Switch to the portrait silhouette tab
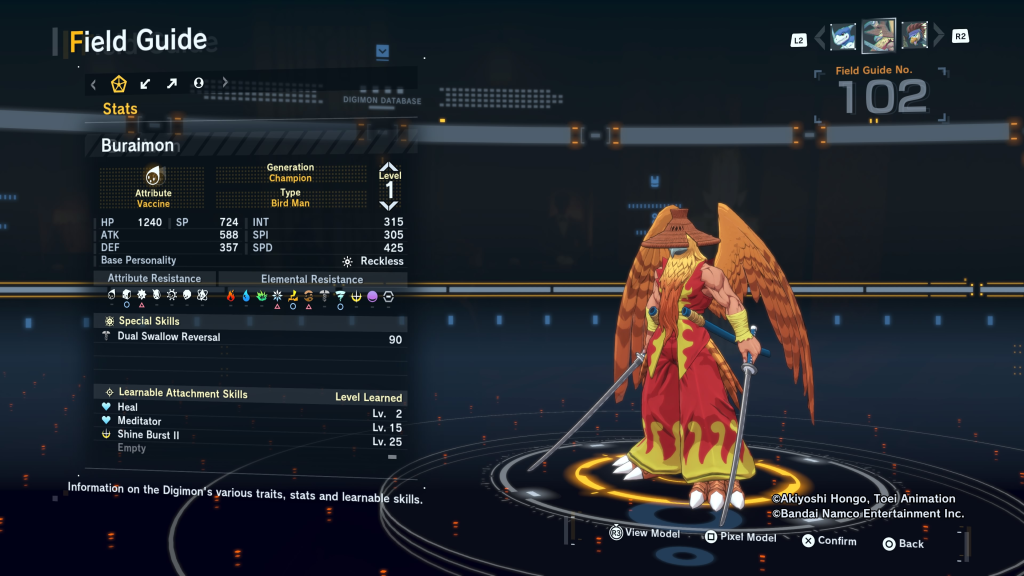The height and width of the screenshot is (576, 1024). click(x=198, y=84)
